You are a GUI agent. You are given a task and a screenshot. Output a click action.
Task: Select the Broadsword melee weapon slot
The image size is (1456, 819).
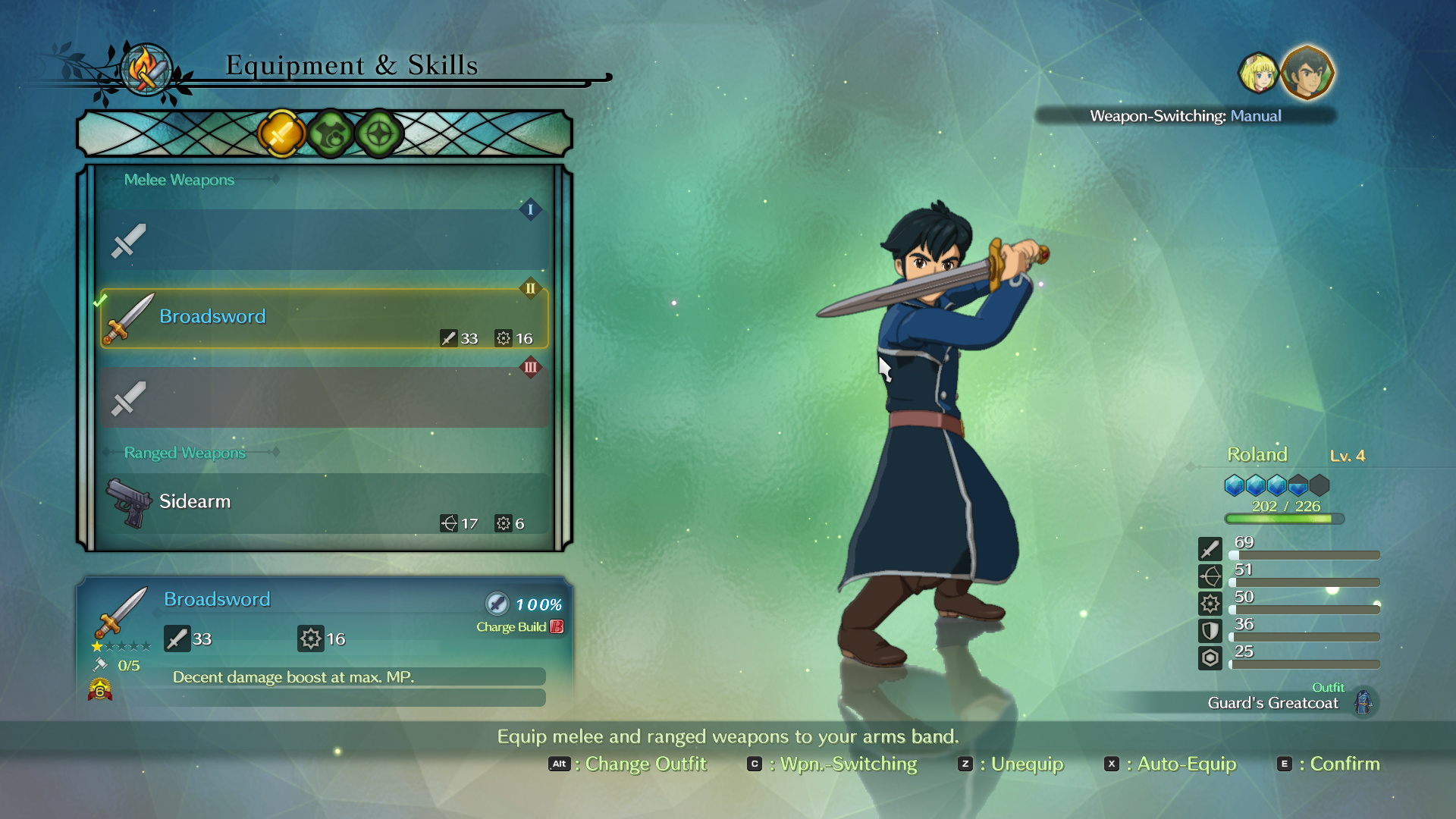(324, 318)
